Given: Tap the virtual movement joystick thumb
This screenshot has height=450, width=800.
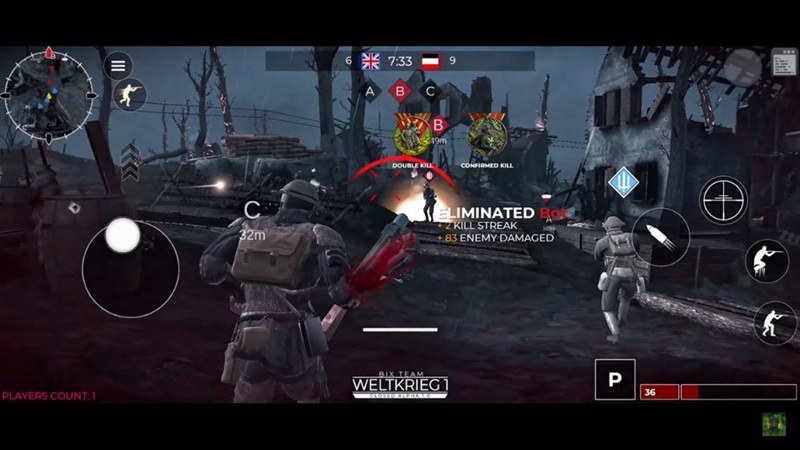Looking at the screenshot, I should coord(123,236).
